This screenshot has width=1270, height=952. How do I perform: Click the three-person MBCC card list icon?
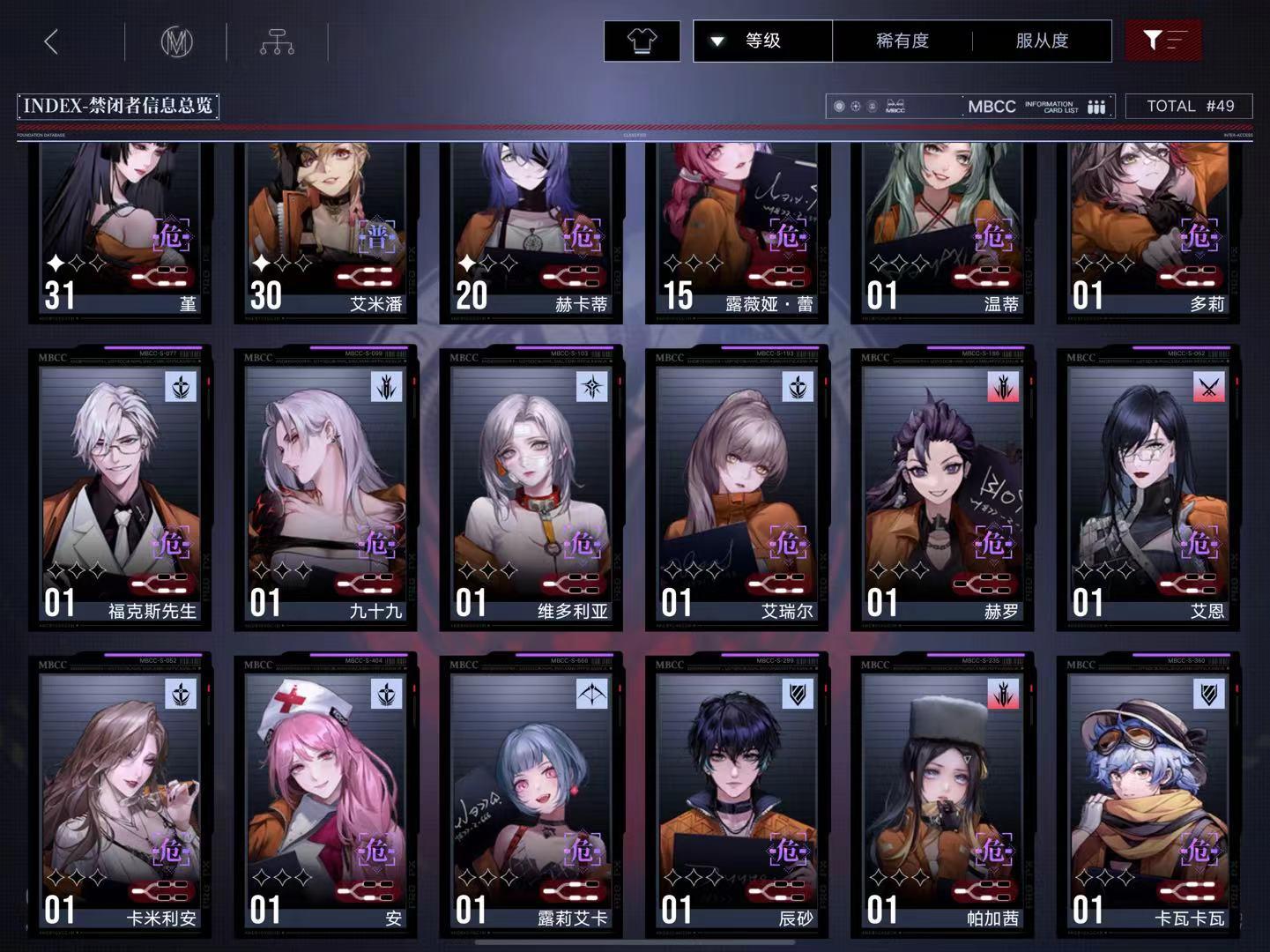[x=1095, y=106]
